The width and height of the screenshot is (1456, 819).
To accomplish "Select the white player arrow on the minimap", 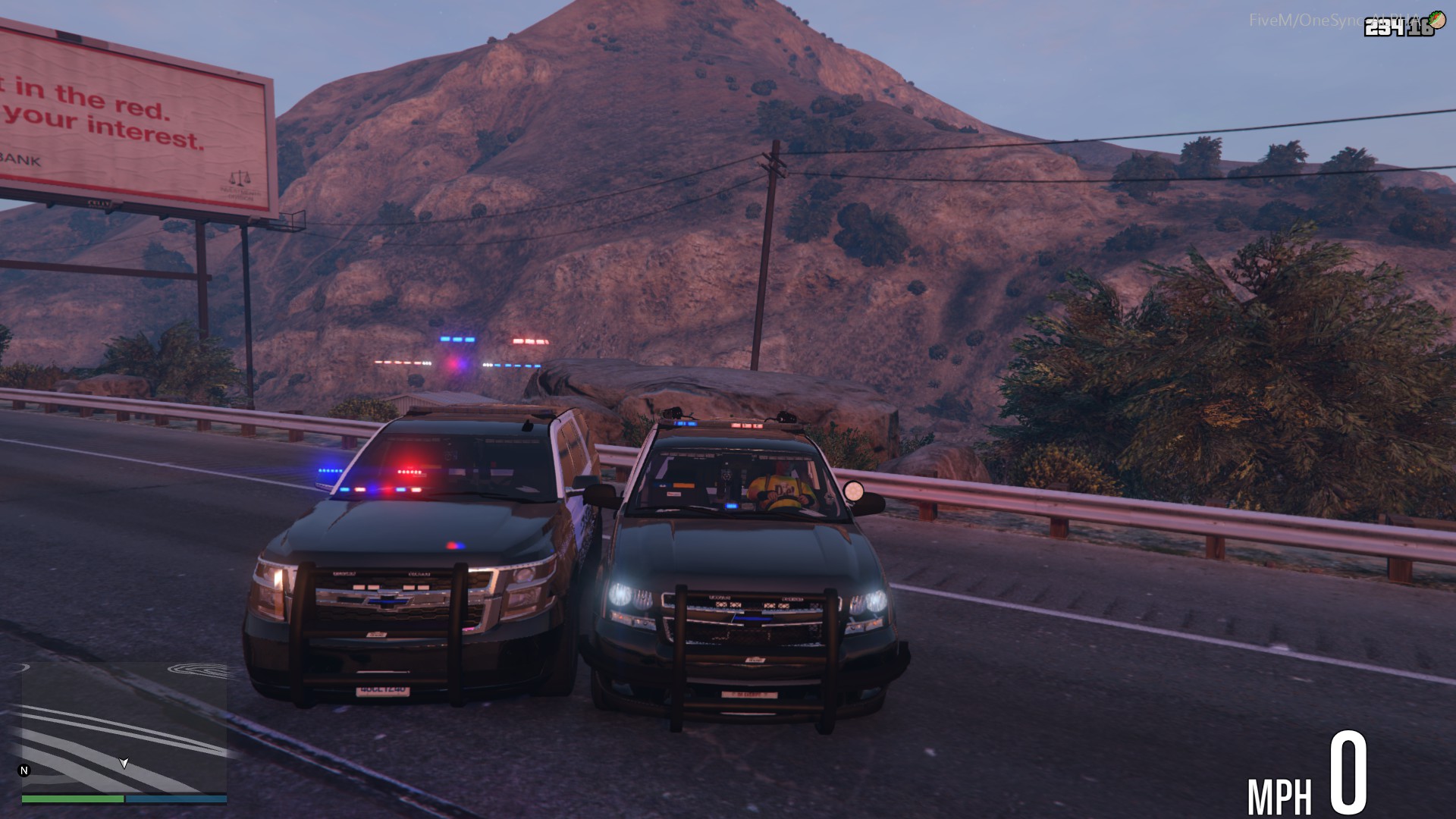I will click(x=124, y=763).
